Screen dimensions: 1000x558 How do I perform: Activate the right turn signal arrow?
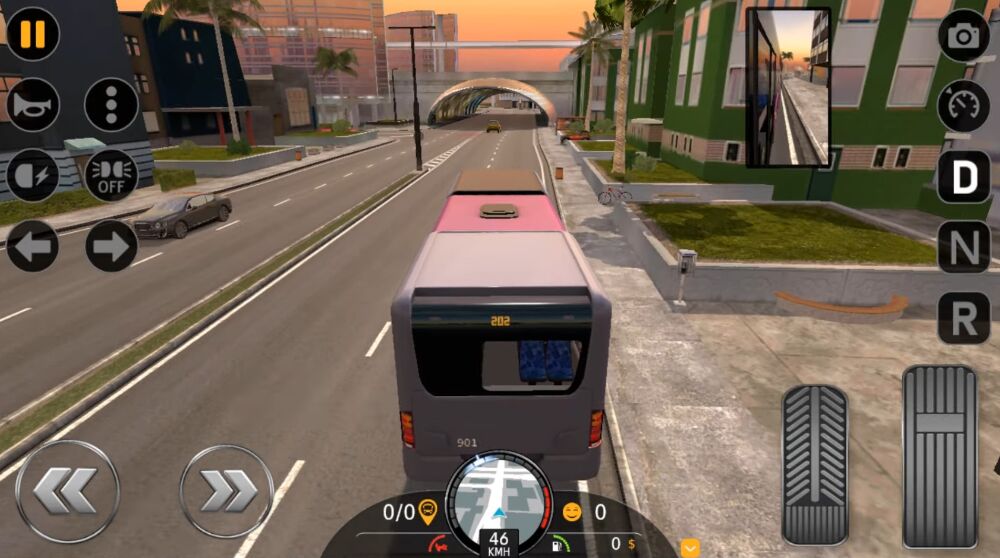(x=111, y=246)
